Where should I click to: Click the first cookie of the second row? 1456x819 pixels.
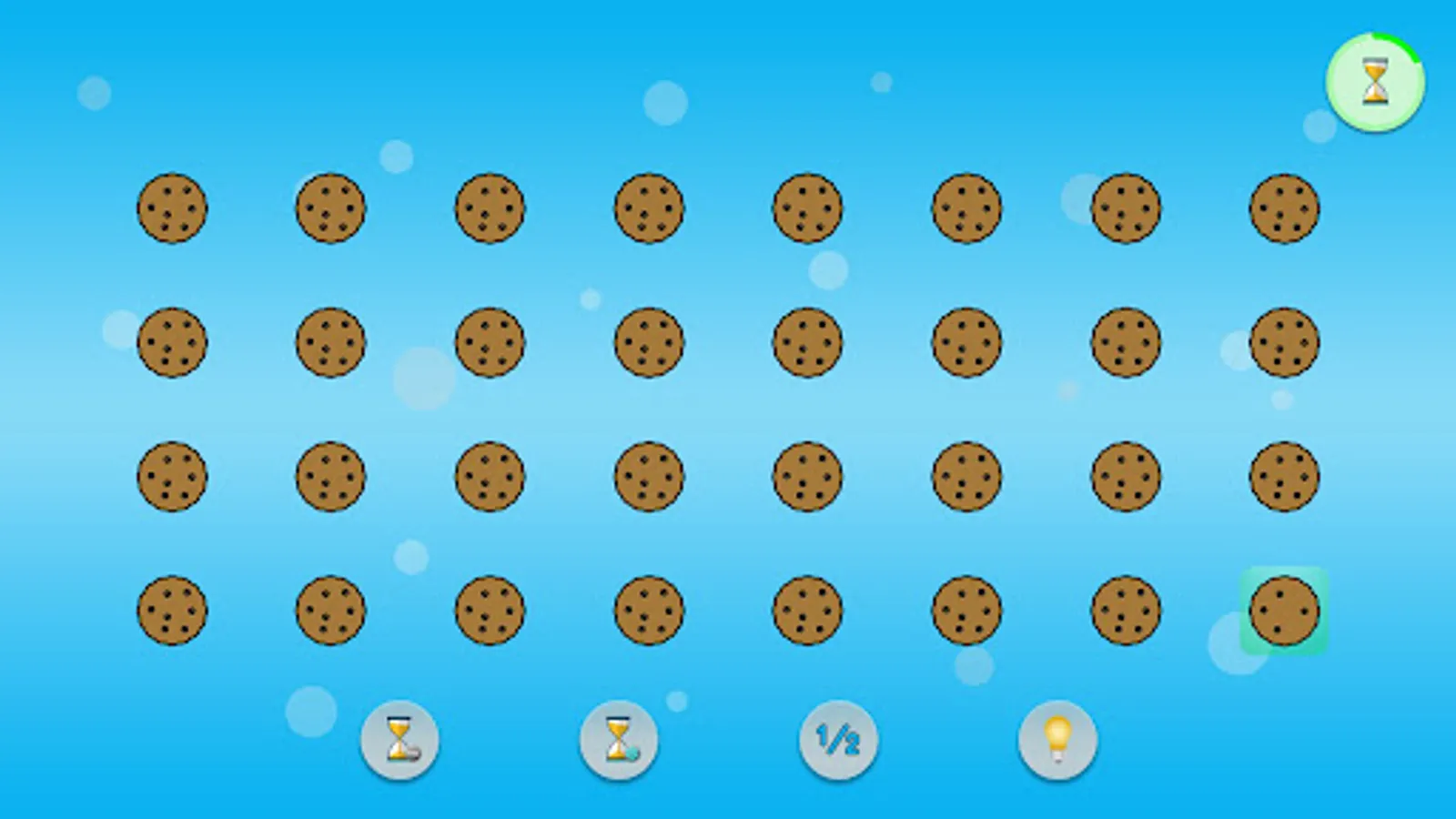pos(173,344)
